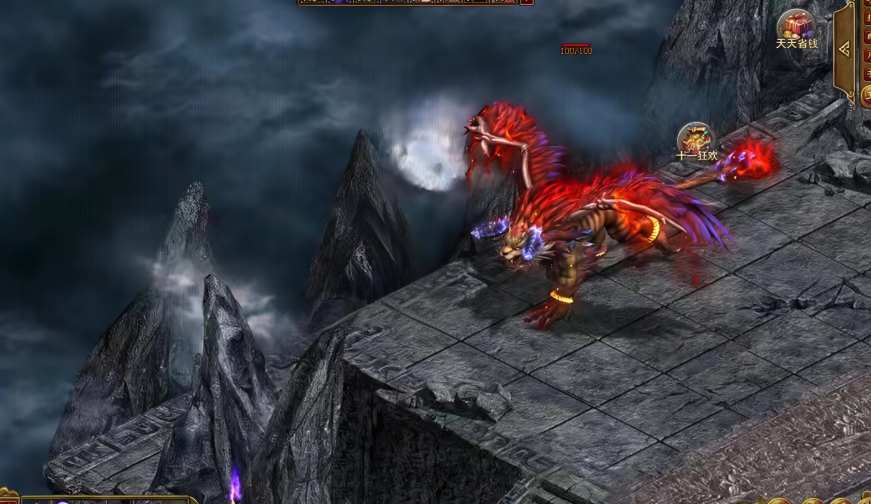This screenshot has width=871, height=504.
Task: Open the 天天省钱 gift box event
Action: click(797, 27)
